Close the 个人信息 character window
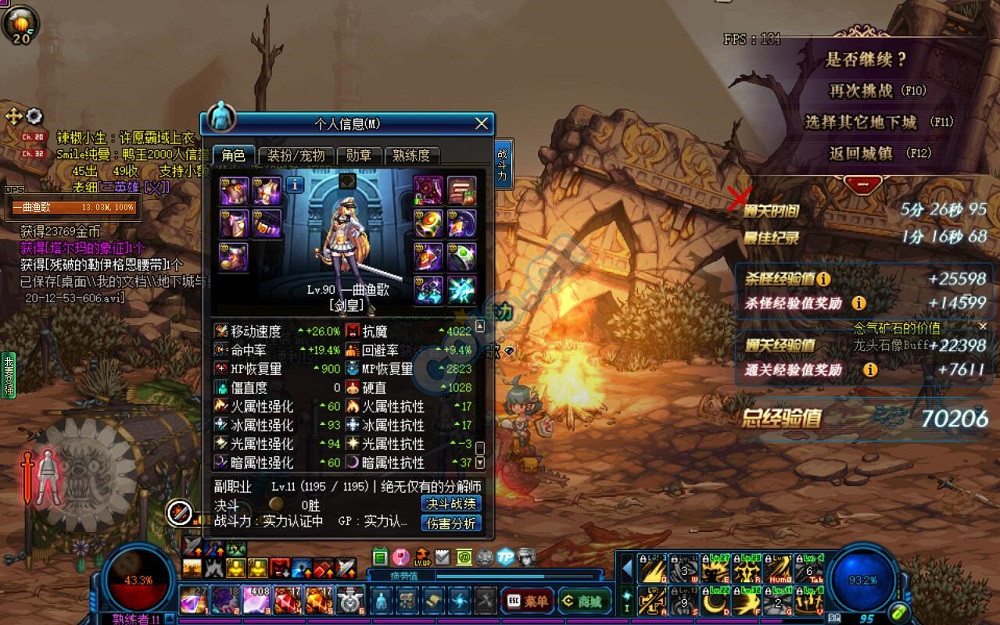Viewport: 1000px width, 625px height. tap(482, 123)
